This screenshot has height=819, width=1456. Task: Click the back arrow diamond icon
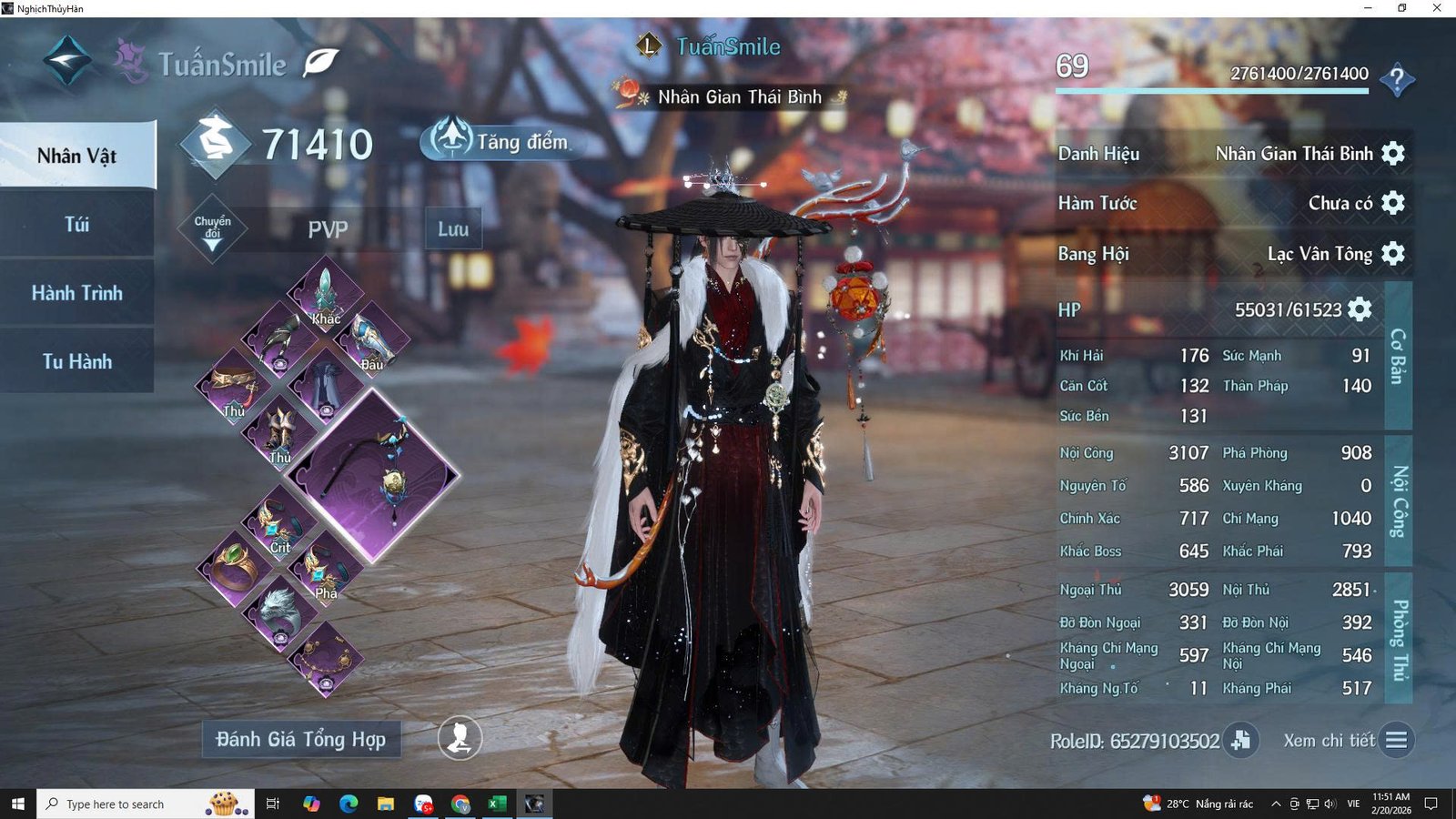tap(67, 60)
